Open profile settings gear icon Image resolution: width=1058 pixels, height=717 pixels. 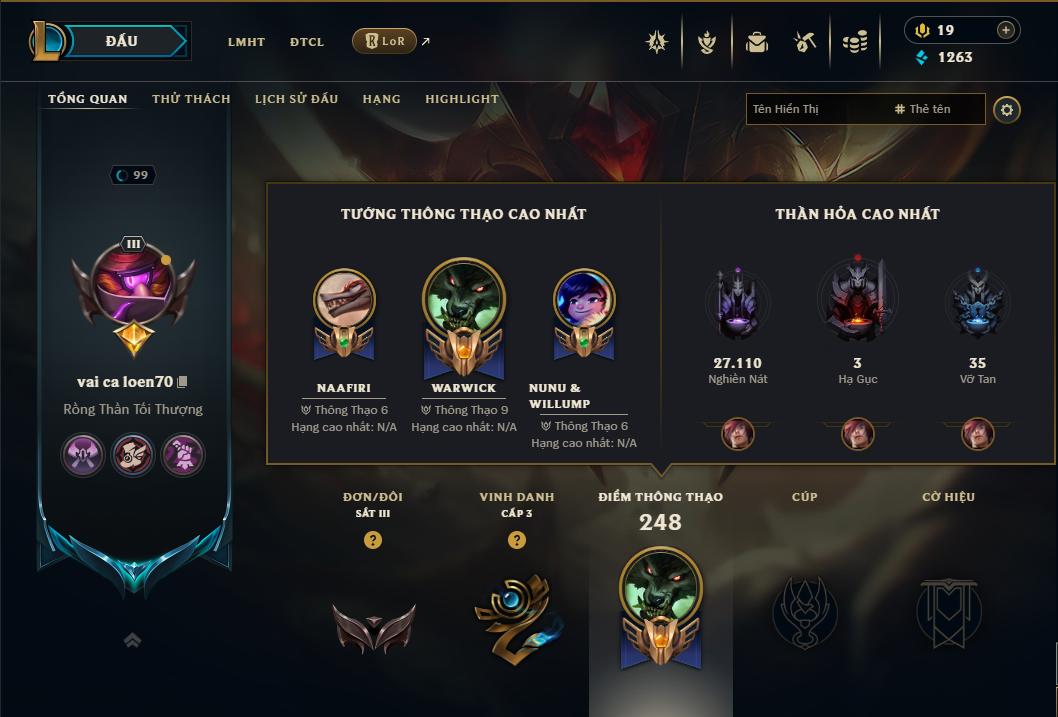[x=1007, y=109]
